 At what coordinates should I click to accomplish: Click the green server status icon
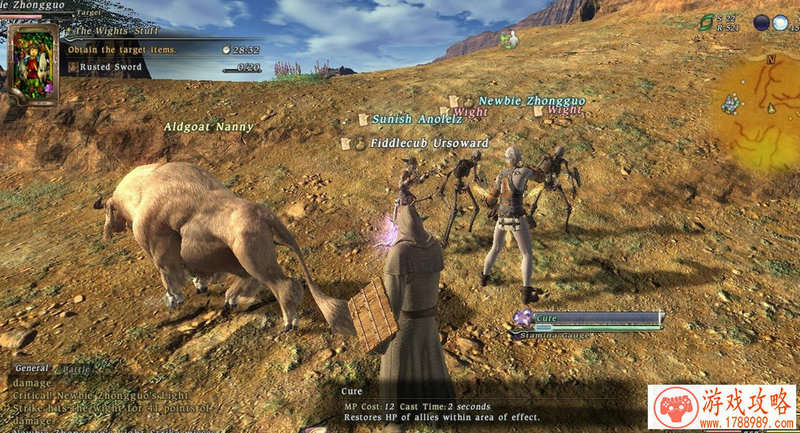pos(706,21)
